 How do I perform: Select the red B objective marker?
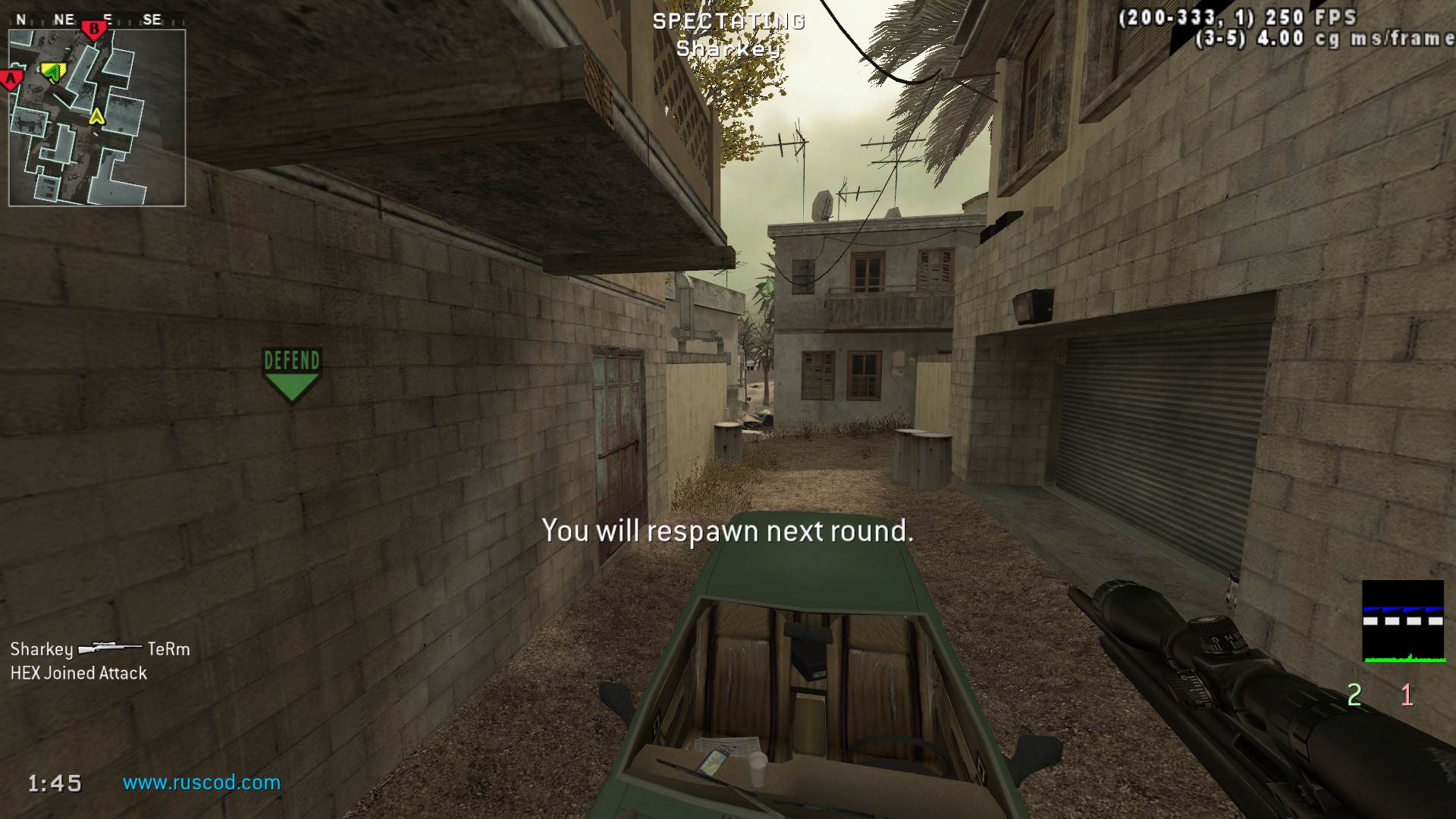(94, 30)
